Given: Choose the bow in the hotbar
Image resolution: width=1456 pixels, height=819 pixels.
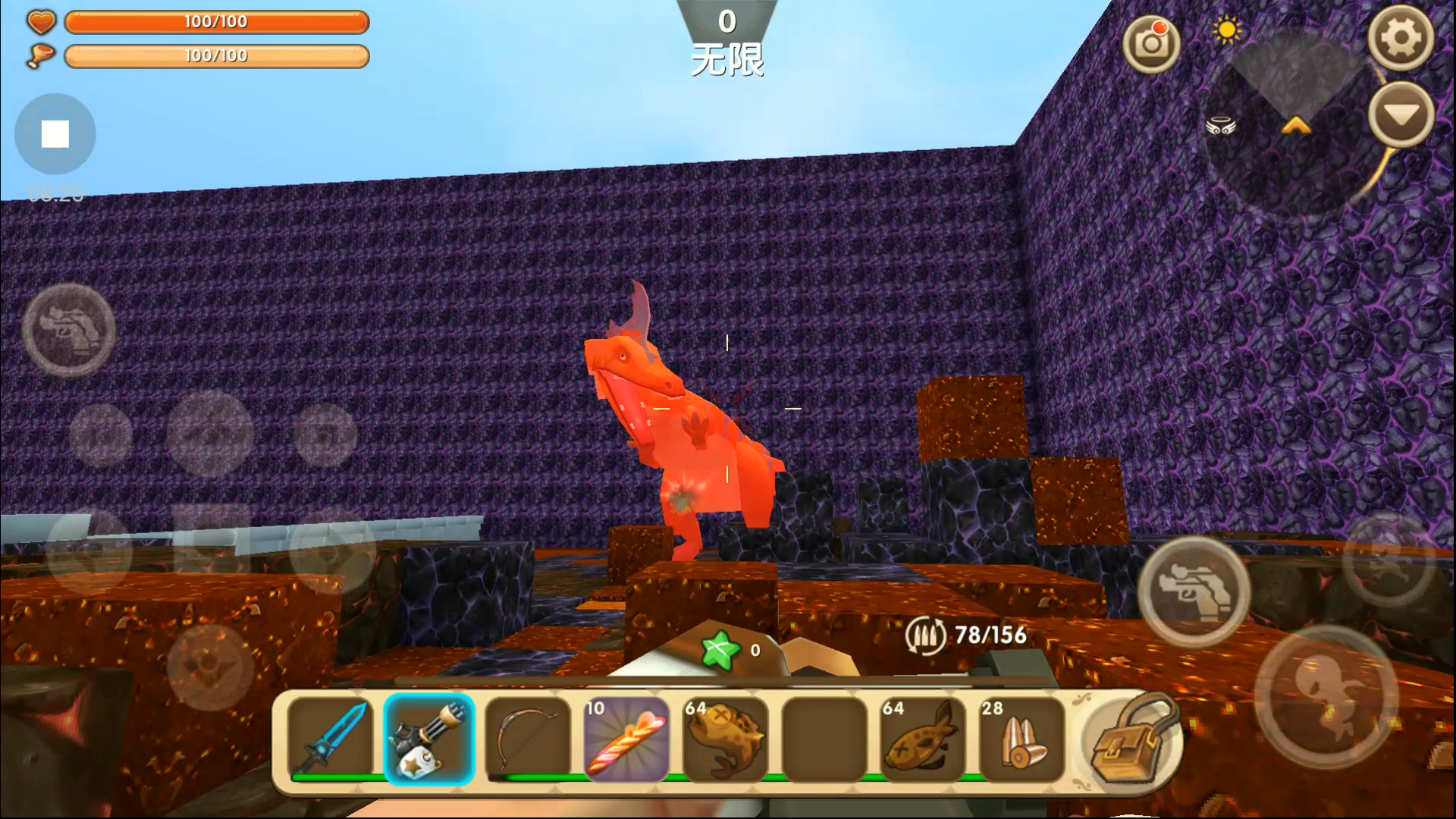Looking at the screenshot, I should [528, 739].
